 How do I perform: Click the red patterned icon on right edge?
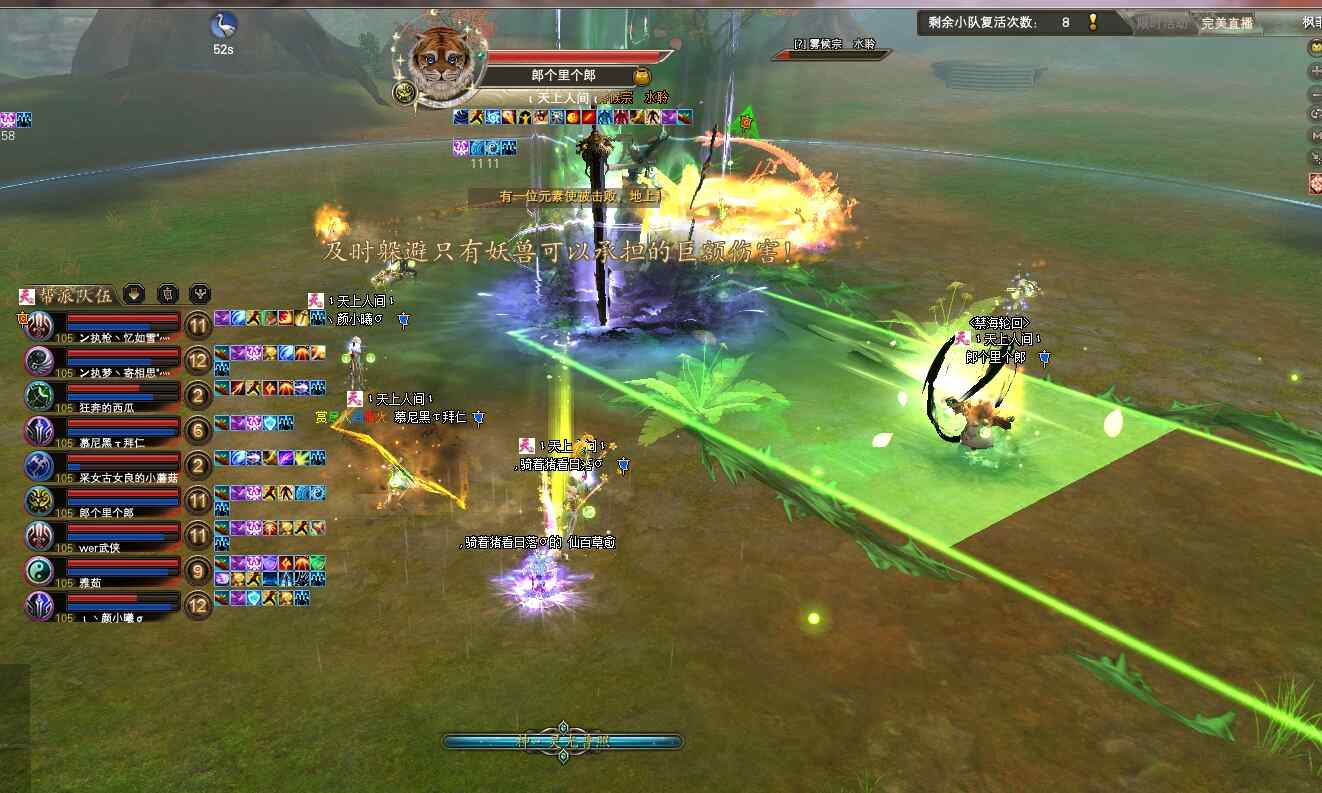coord(1315,184)
